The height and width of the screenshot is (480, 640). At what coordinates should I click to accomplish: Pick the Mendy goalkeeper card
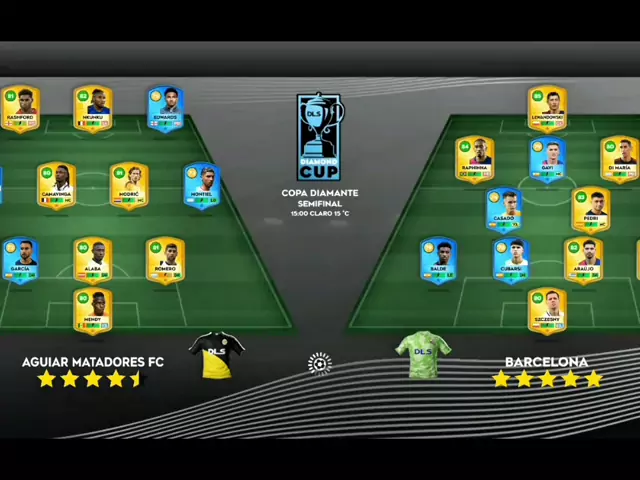[x=93, y=311]
